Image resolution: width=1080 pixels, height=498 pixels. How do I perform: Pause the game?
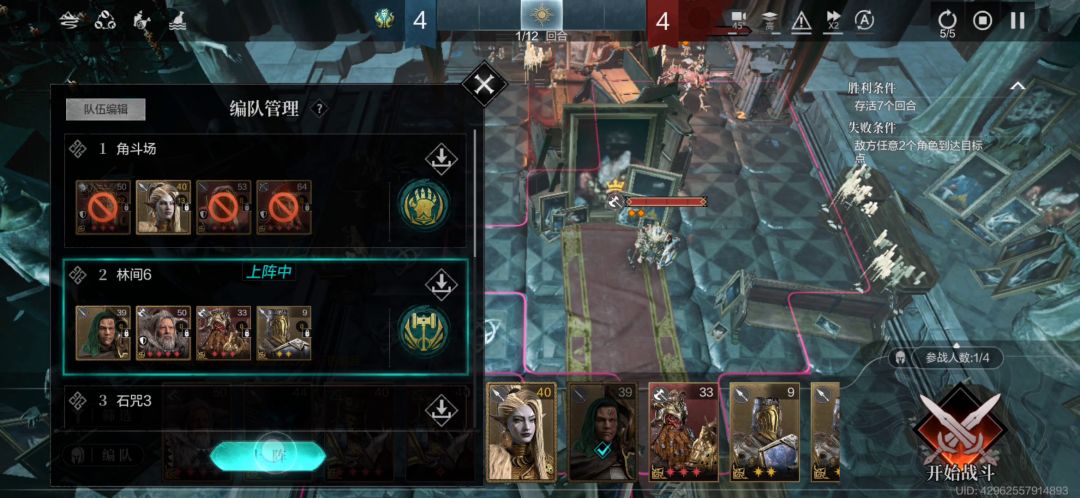click(1018, 20)
